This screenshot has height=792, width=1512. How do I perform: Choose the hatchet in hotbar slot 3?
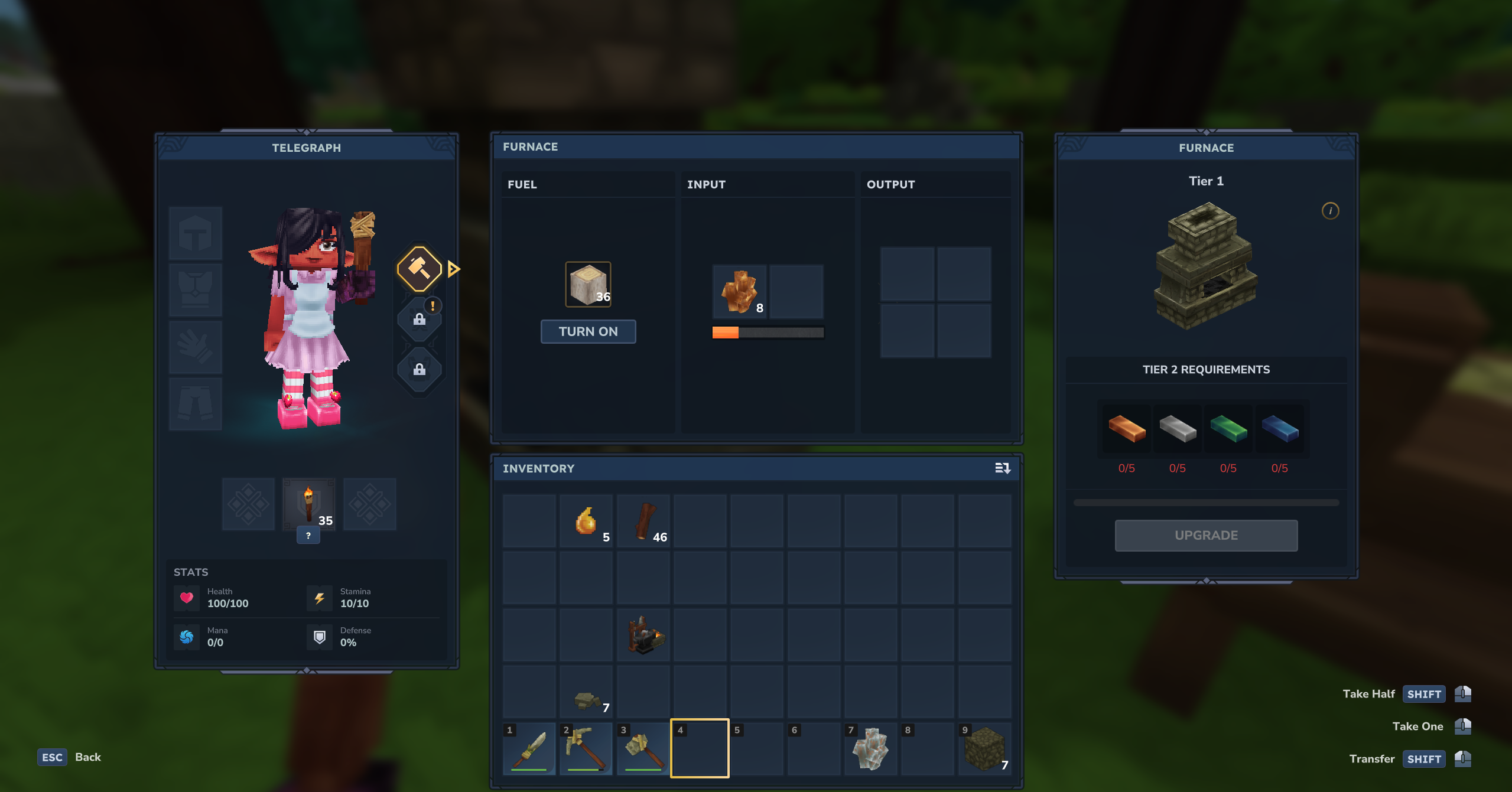pos(643,749)
